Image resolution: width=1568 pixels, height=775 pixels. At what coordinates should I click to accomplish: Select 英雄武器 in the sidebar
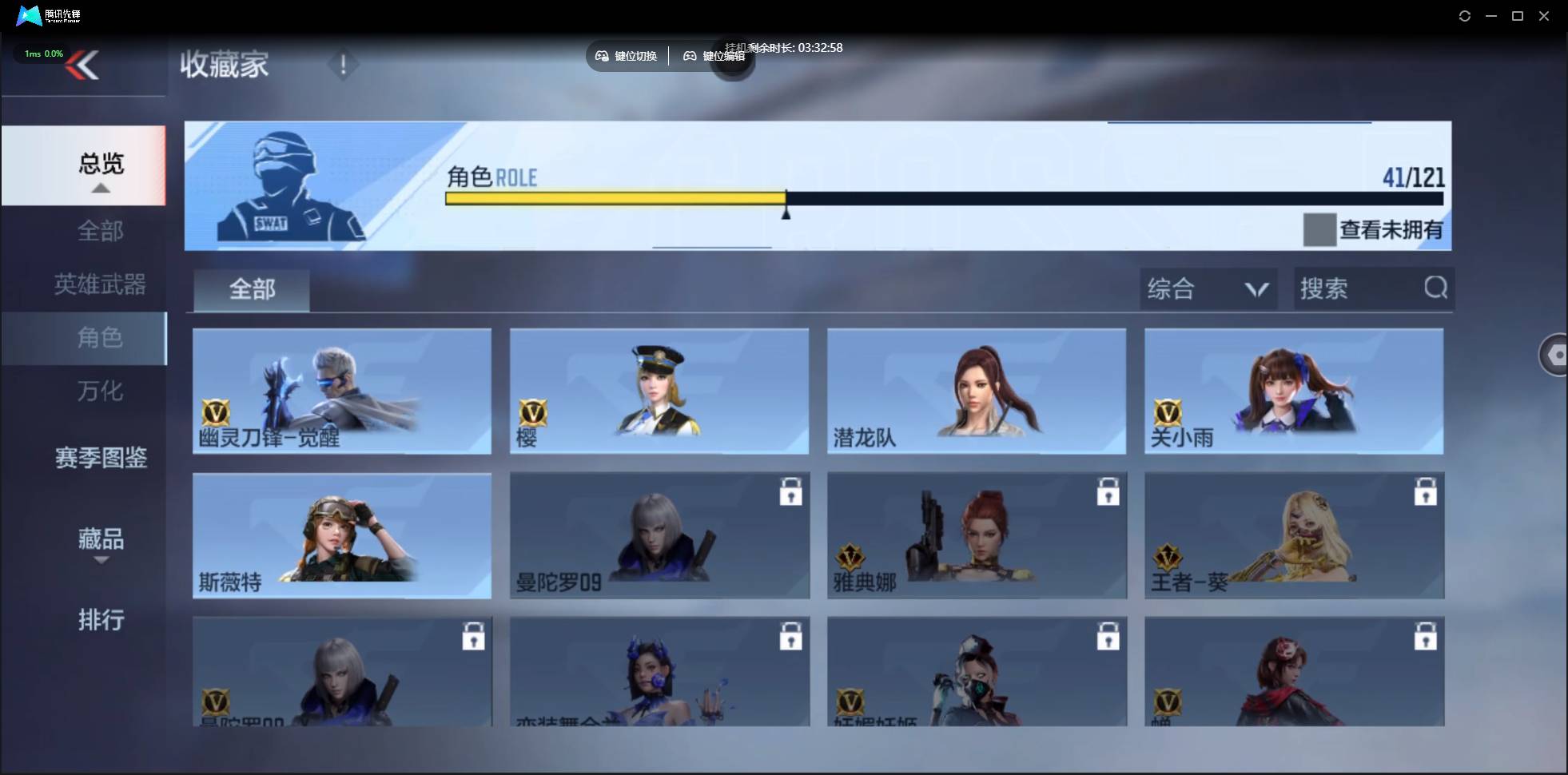click(x=99, y=284)
